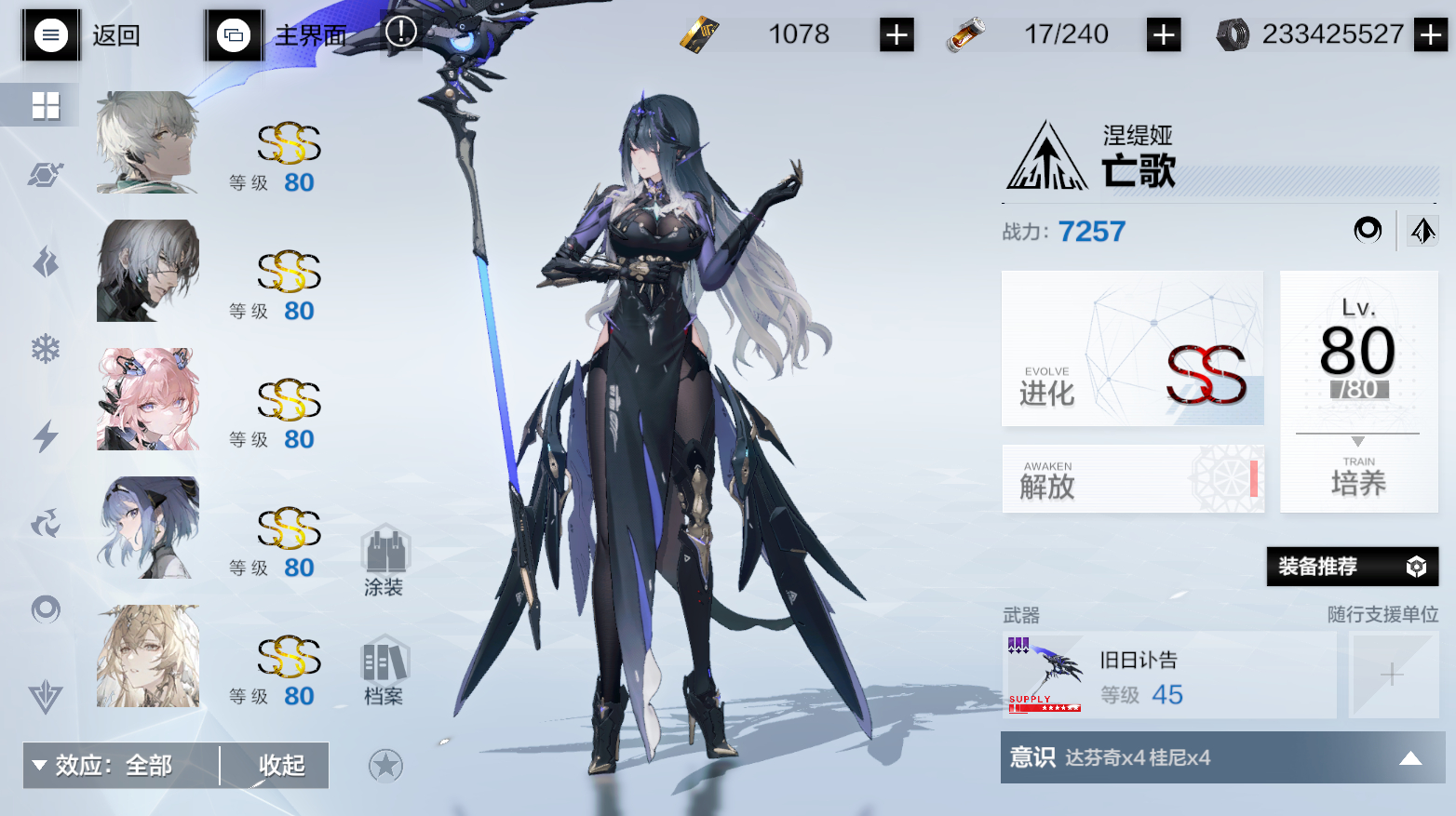Screen dimensions: 1456x816
Task: Open the 进化 Evolve panel
Action: click(1132, 348)
